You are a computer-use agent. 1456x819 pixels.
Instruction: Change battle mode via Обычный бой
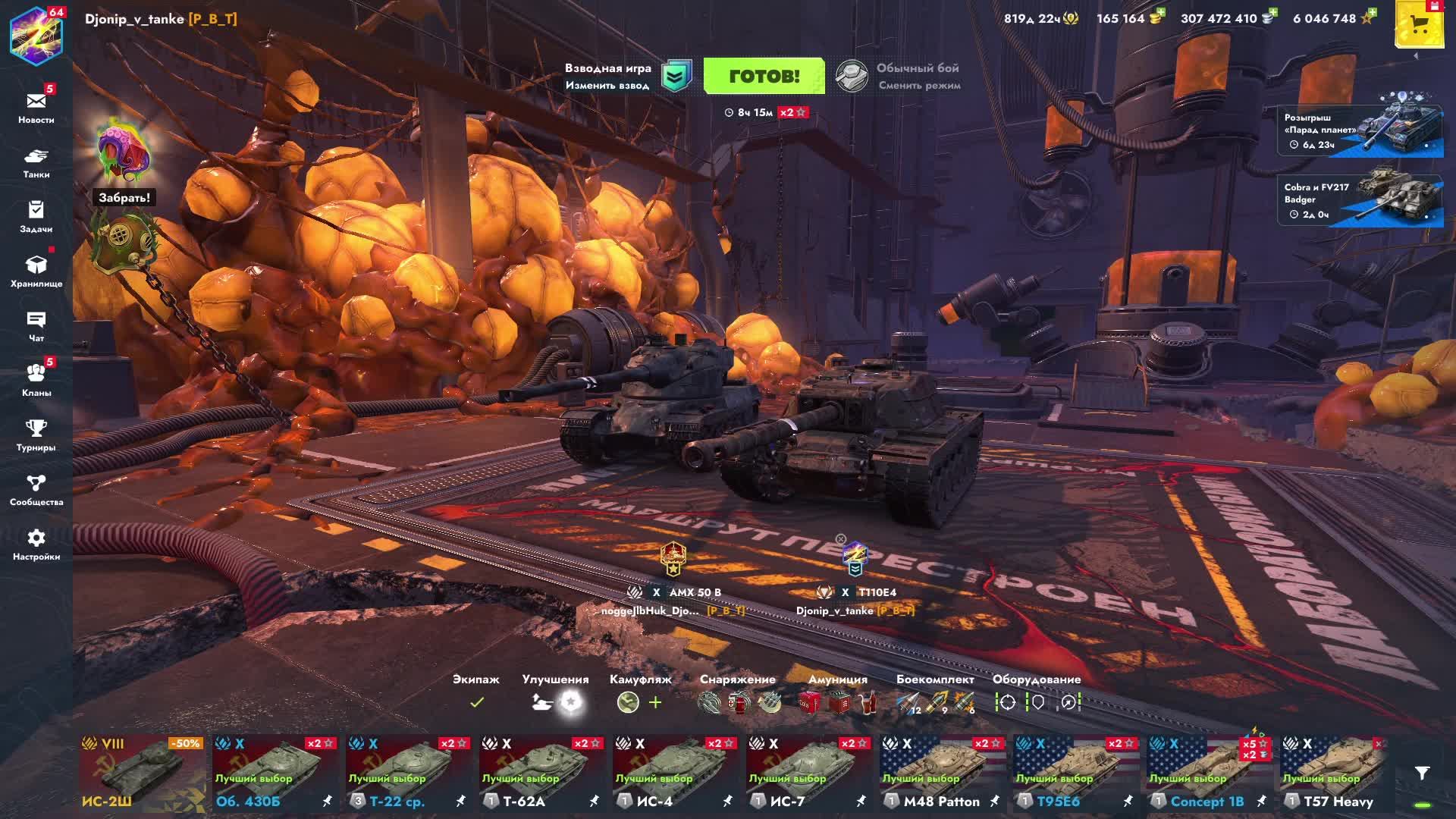[x=899, y=77]
